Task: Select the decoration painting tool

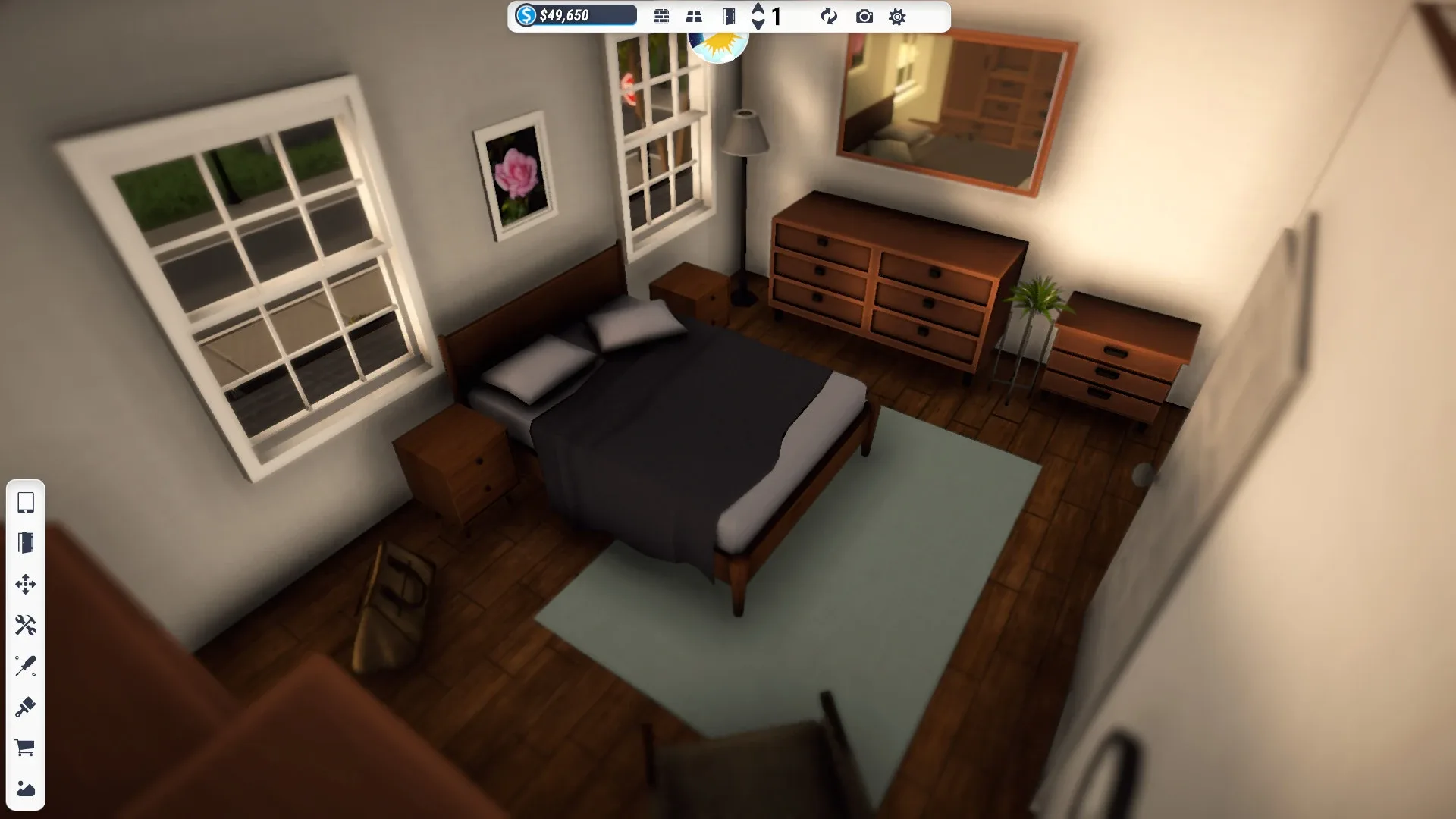Action: coord(27,789)
